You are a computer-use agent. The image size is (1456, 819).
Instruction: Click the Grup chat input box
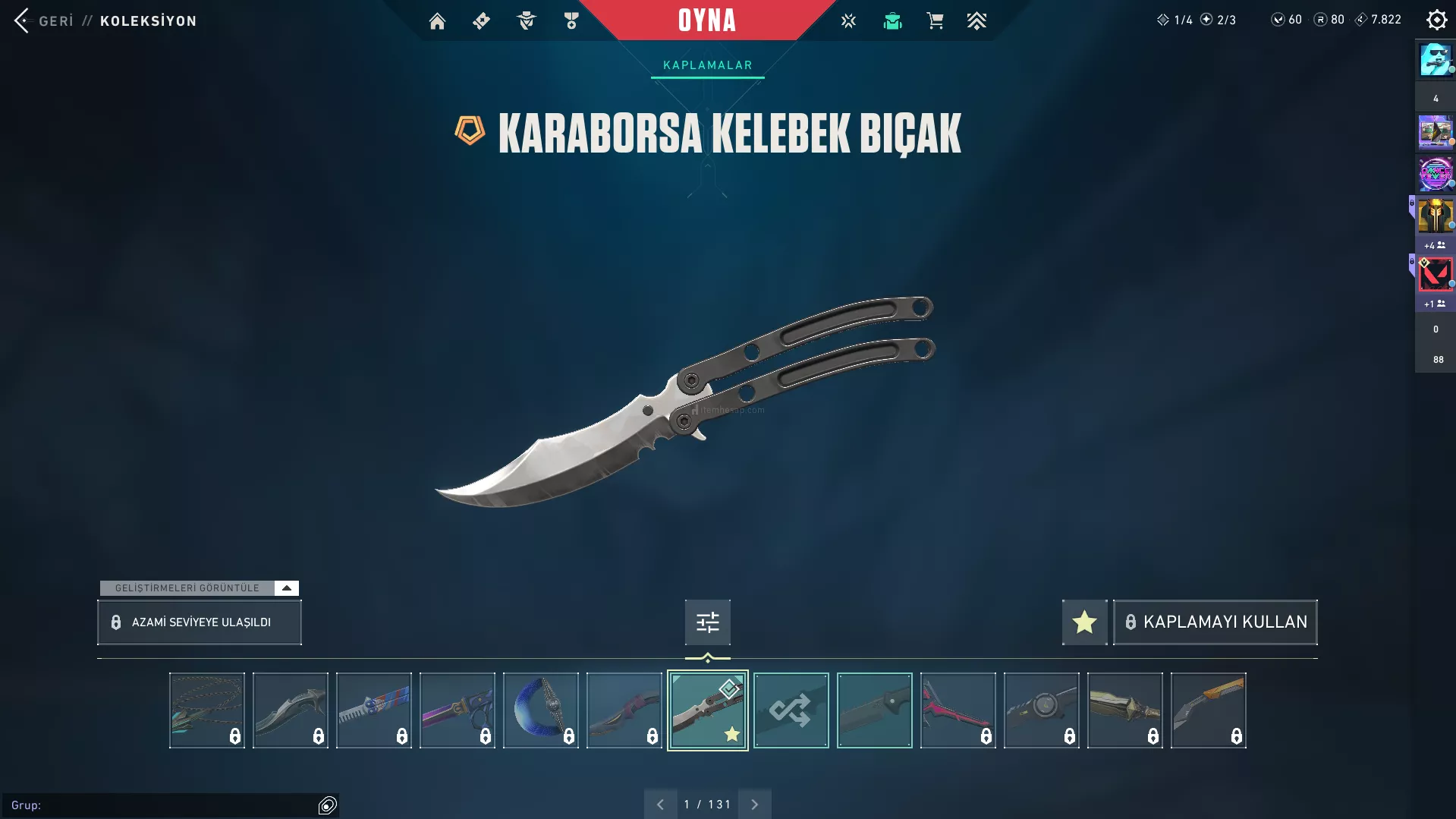tap(163, 805)
